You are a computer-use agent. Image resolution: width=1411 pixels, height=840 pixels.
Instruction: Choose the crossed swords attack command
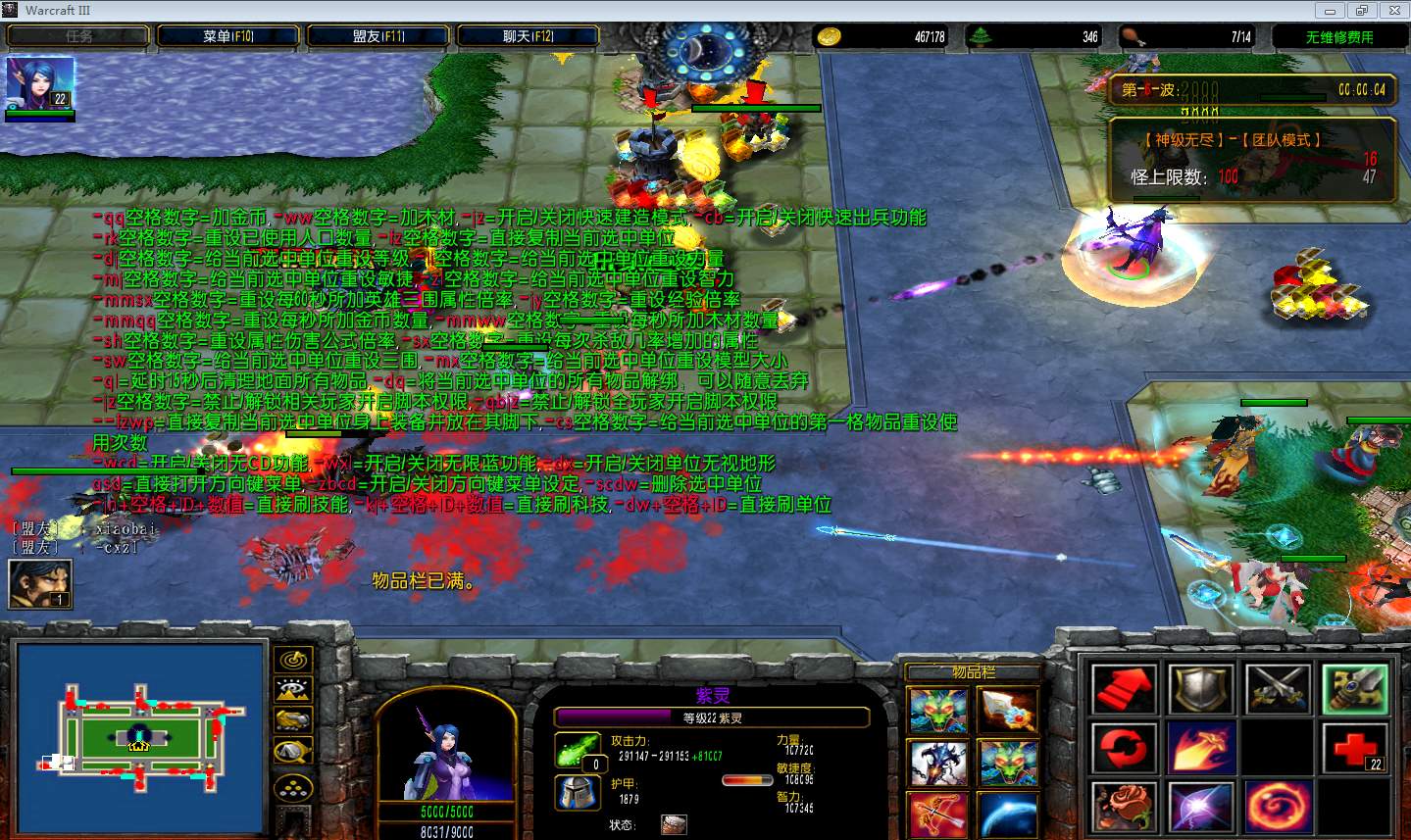[x=1278, y=690]
